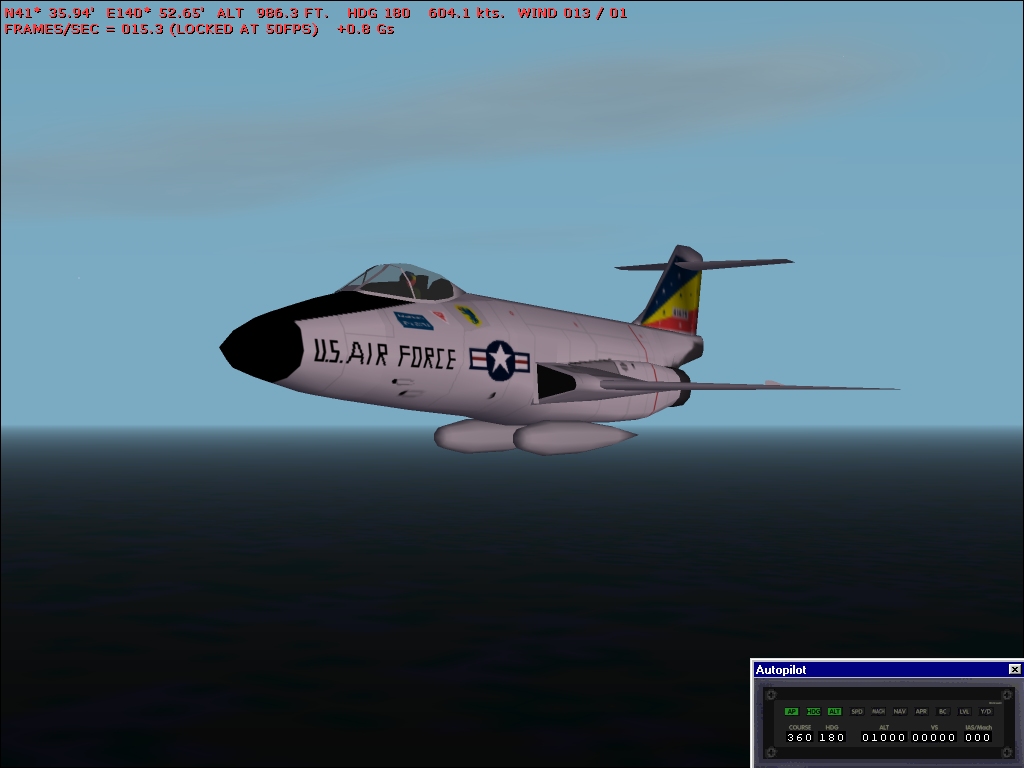Image resolution: width=1024 pixels, height=768 pixels.
Task: Enable the MACH hold button
Action: pyautogui.click(x=878, y=711)
